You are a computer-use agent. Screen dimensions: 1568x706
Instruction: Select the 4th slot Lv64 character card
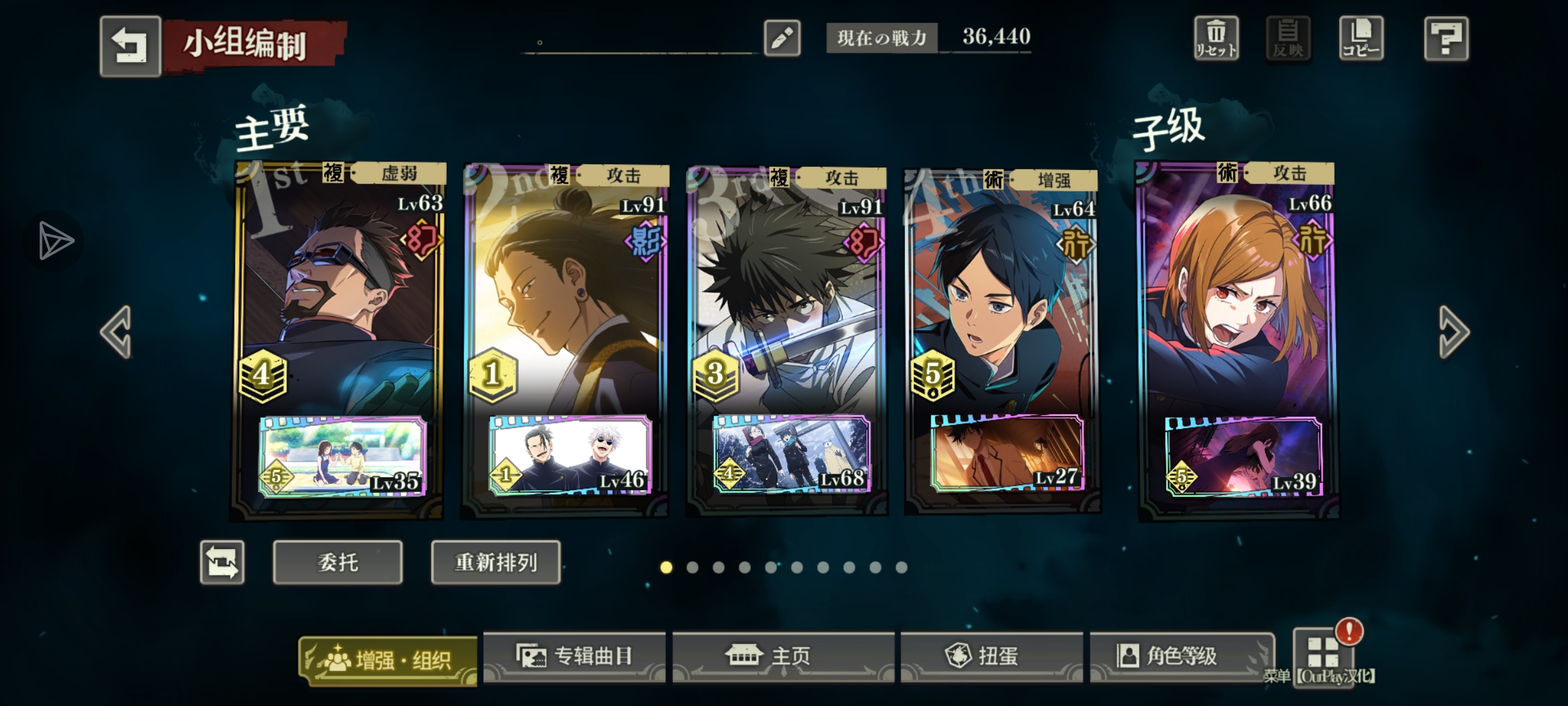pos(1002,294)
